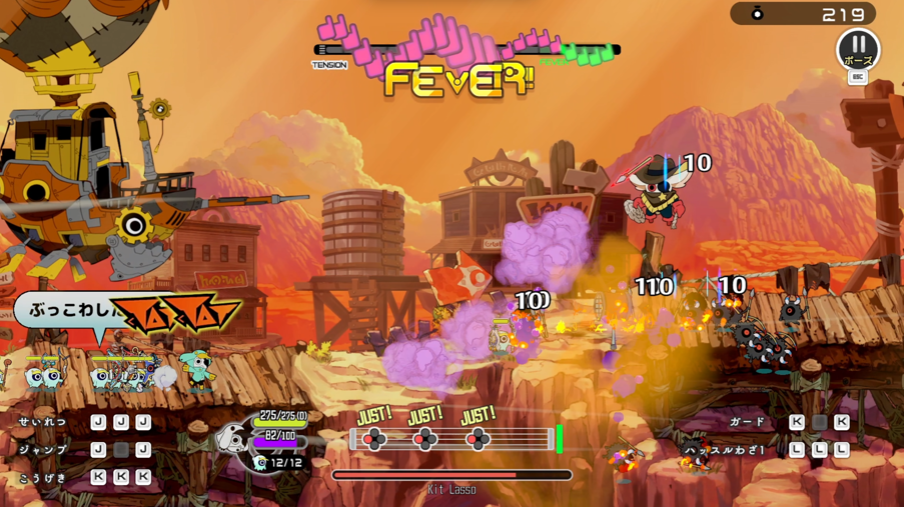
Task: Pause the game with the pause button
Action: click(x=857, y=49)
